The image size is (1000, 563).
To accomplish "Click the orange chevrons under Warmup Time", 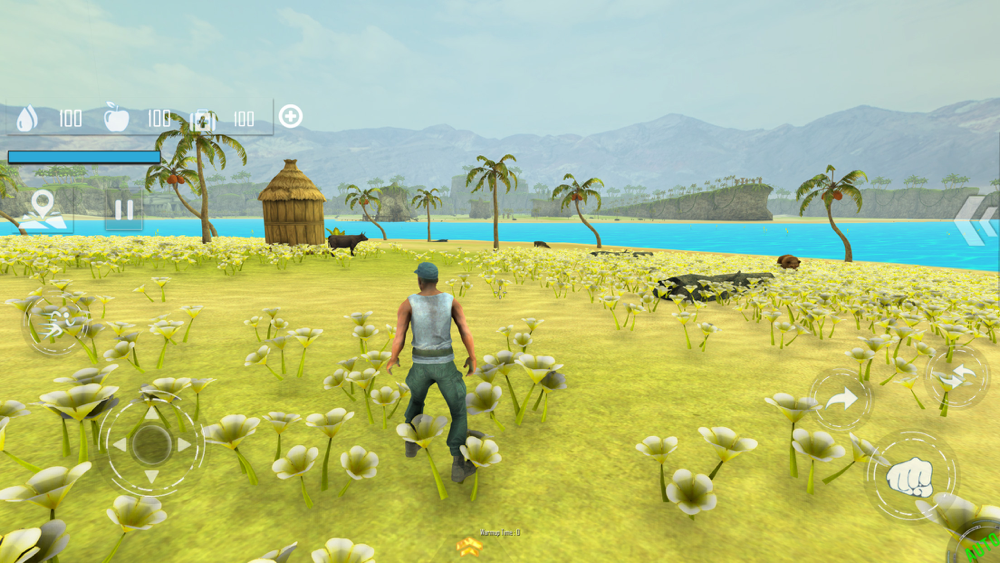I will pos(469,546).
